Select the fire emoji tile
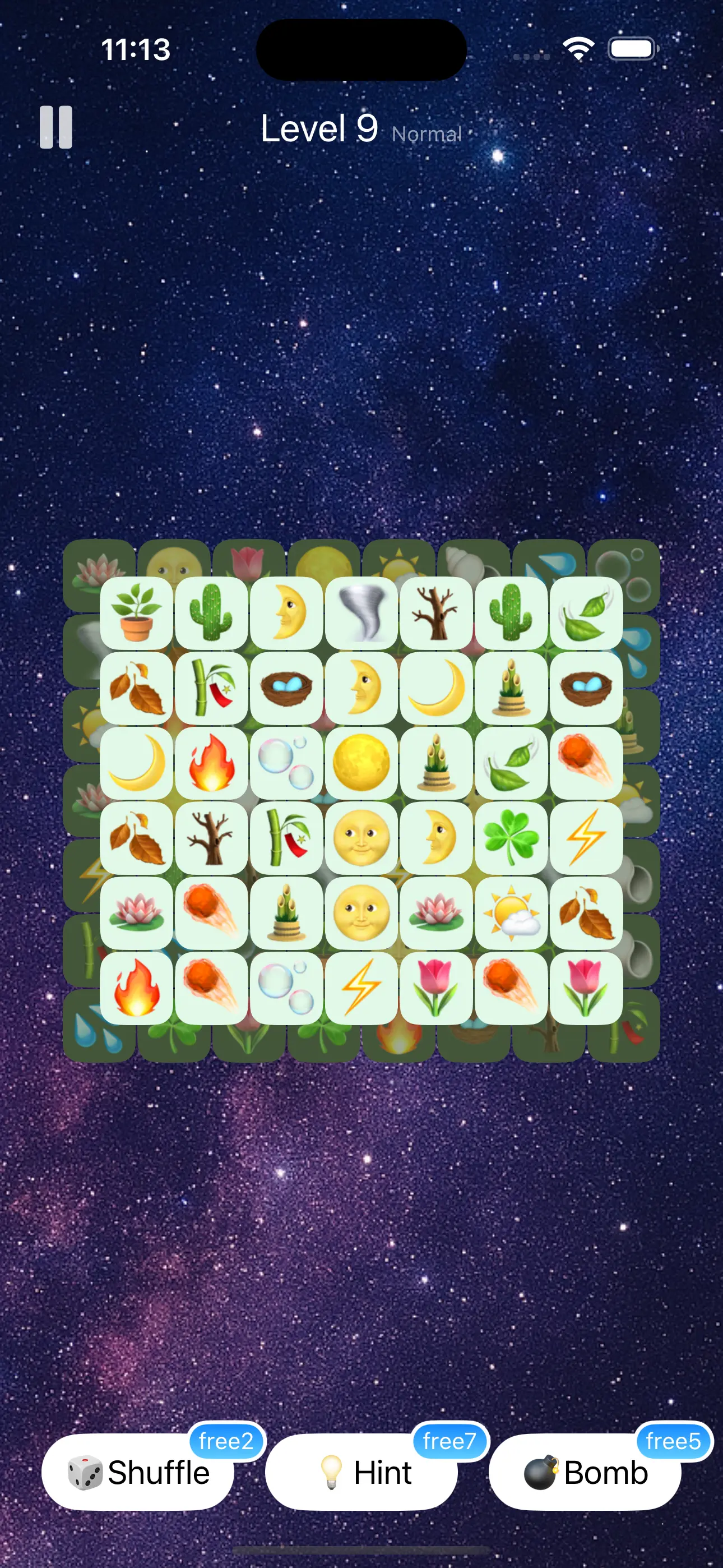The height and width of the screenshot is (1568, 723). 212,761
